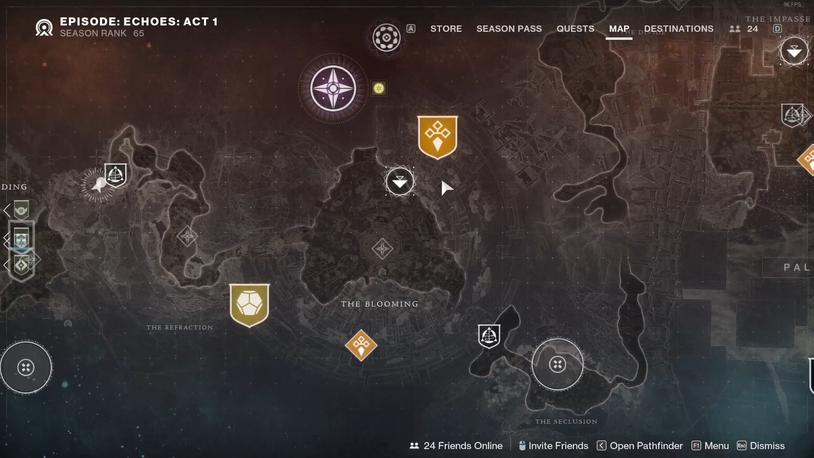Choose the landing zone beside the gold banner

point(400,181)
